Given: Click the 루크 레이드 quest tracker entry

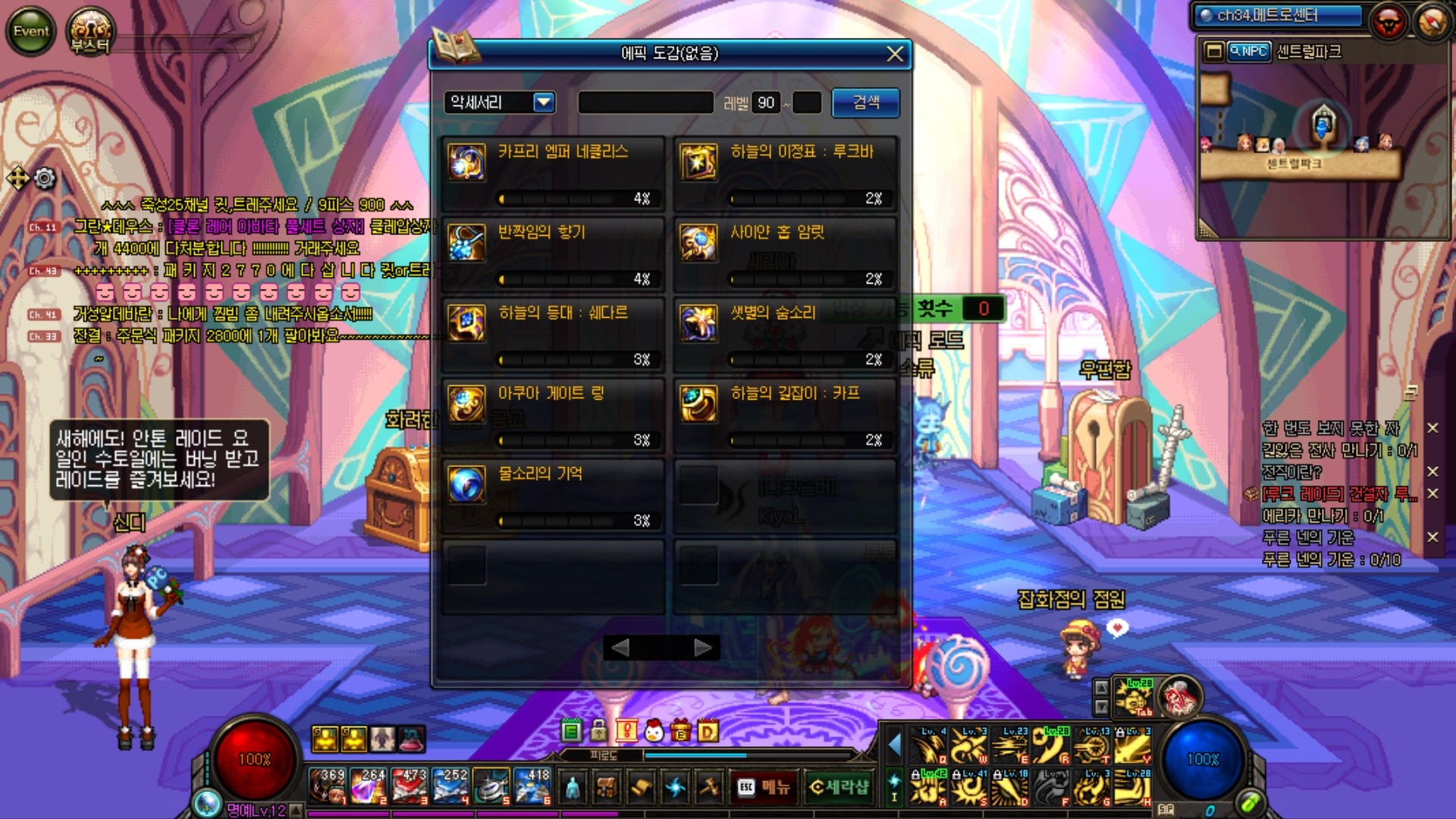Looking at the screenshot, I should 1338,494.
